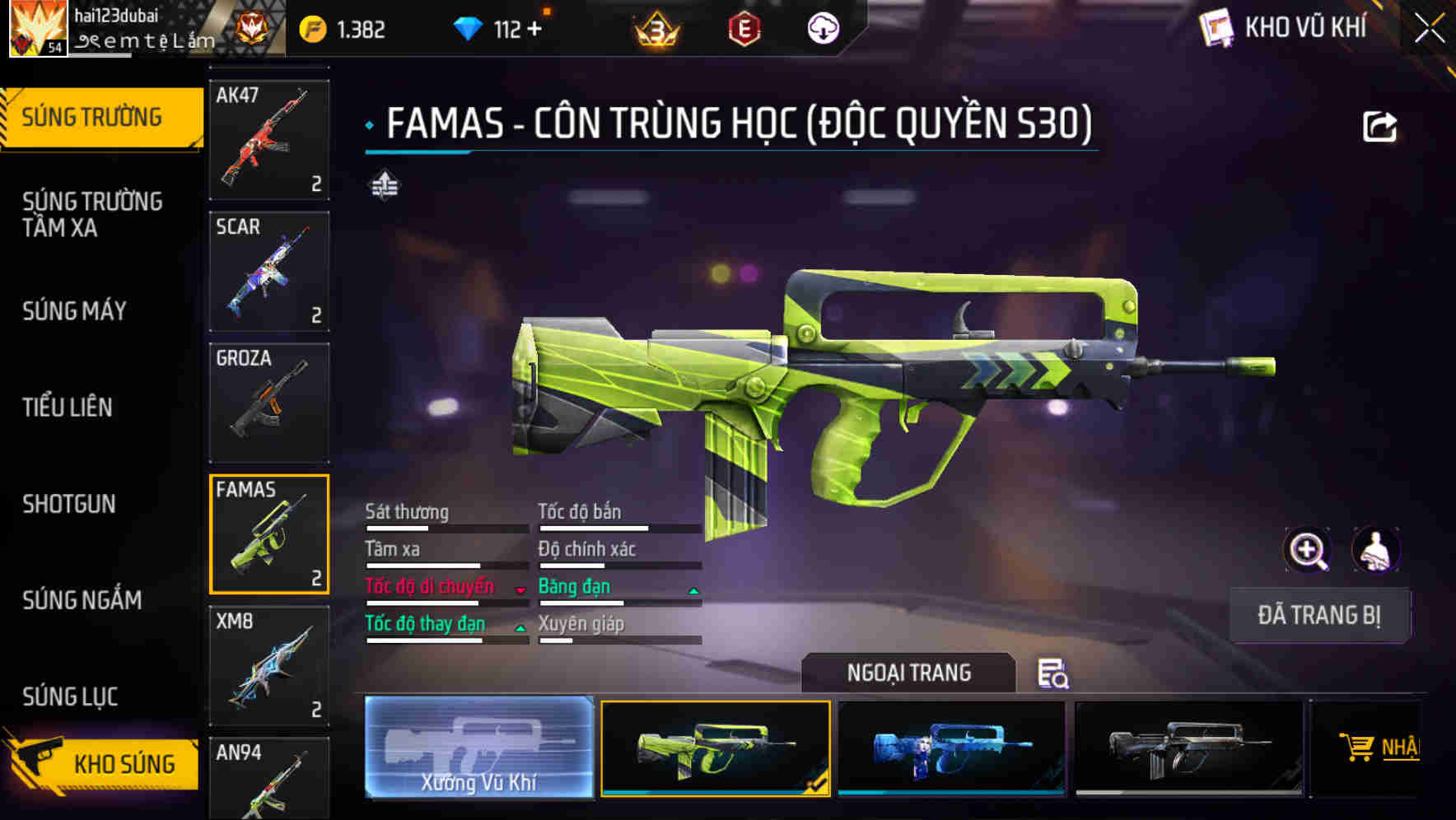Share the FAMAS skin
The image size is (1456, 820).
pos(1379,127)
